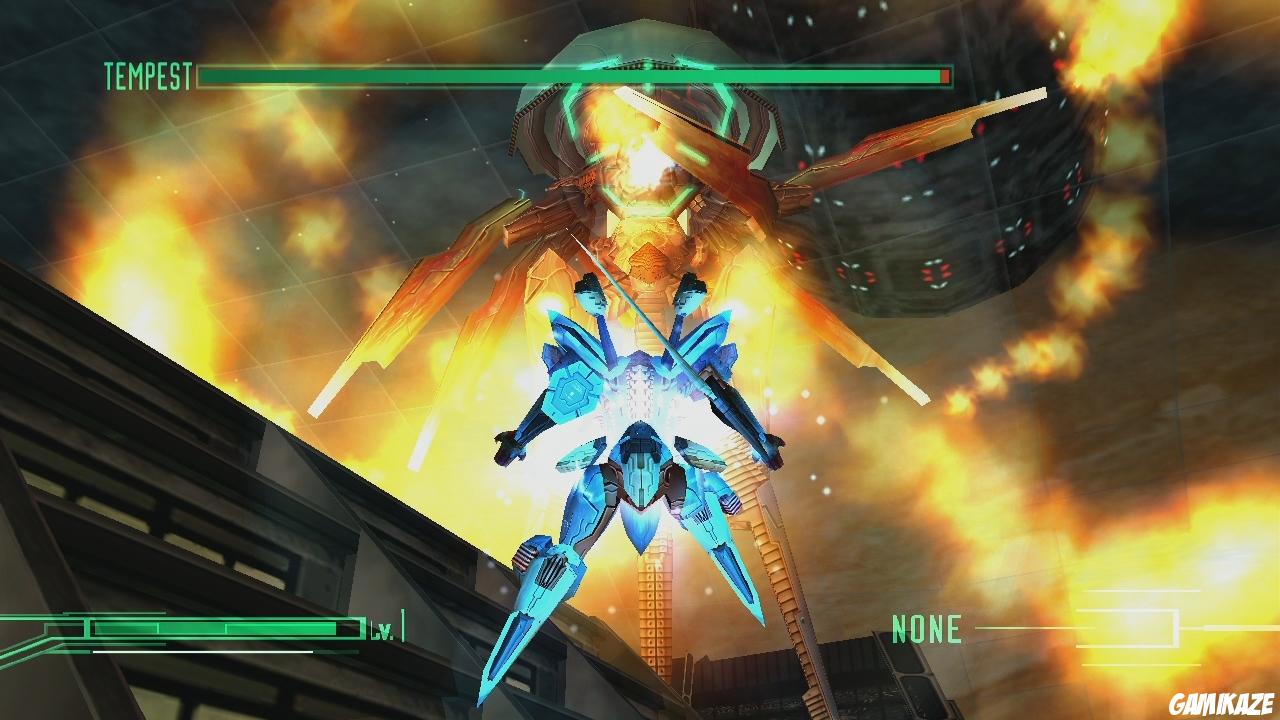
Task: Select Jehuty, the blue player mech
Action: [640, 450]
